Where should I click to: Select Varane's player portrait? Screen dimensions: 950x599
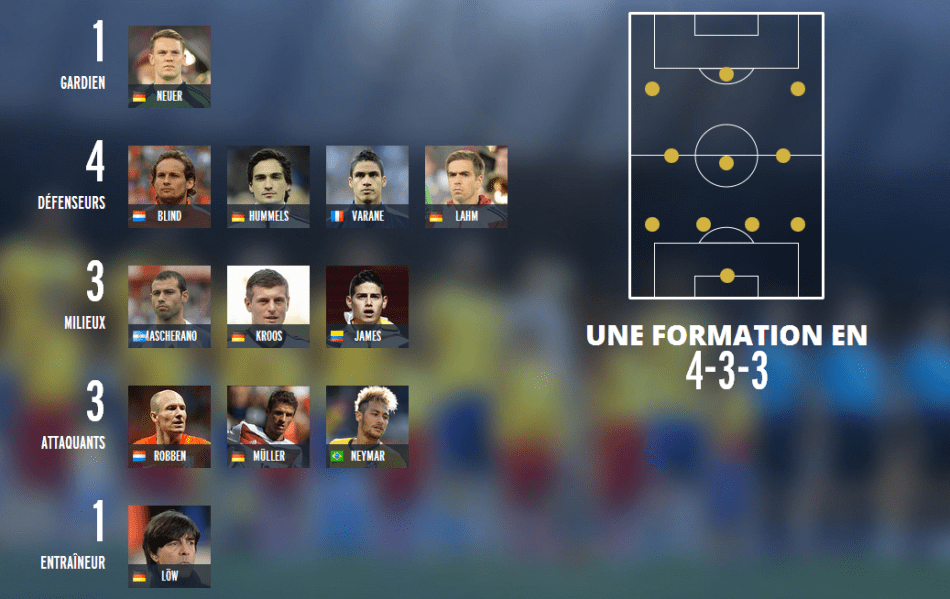(x=367, y=186)
